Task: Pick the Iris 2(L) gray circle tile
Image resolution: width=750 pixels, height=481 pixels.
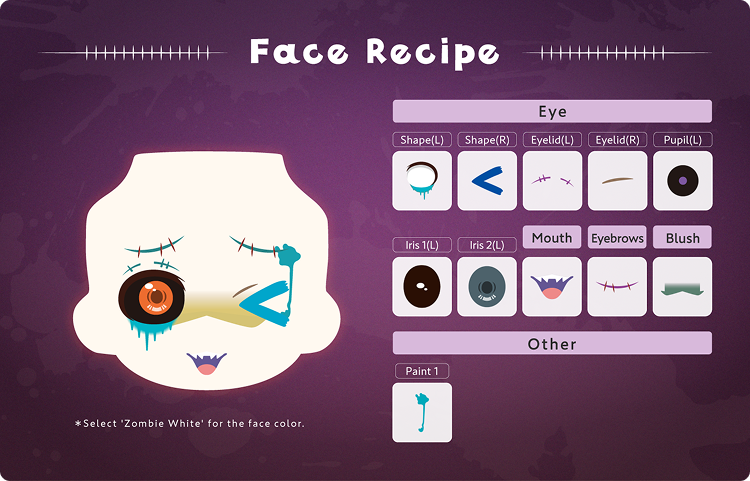Action: pos(487,287)
